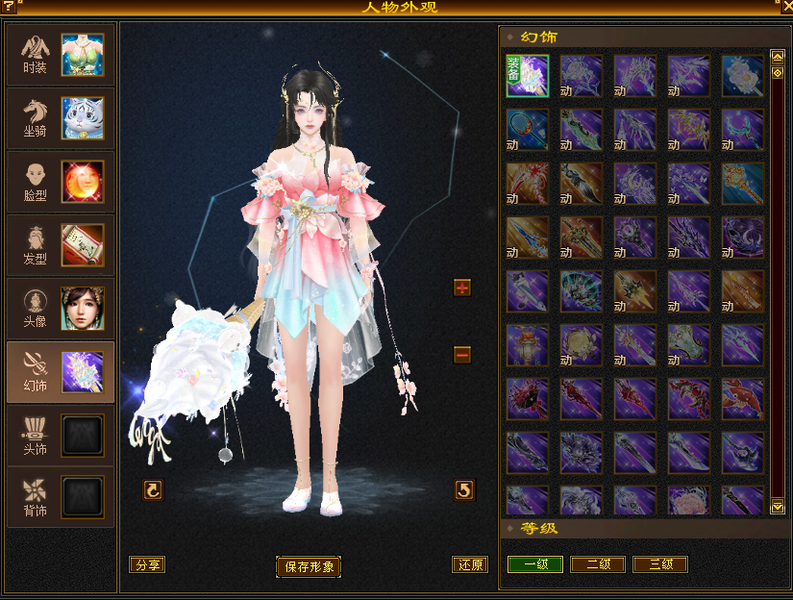Viewport: 793px width, 600px height.
Task: Select the 脸型 face shape category
Action: (60, 182)
